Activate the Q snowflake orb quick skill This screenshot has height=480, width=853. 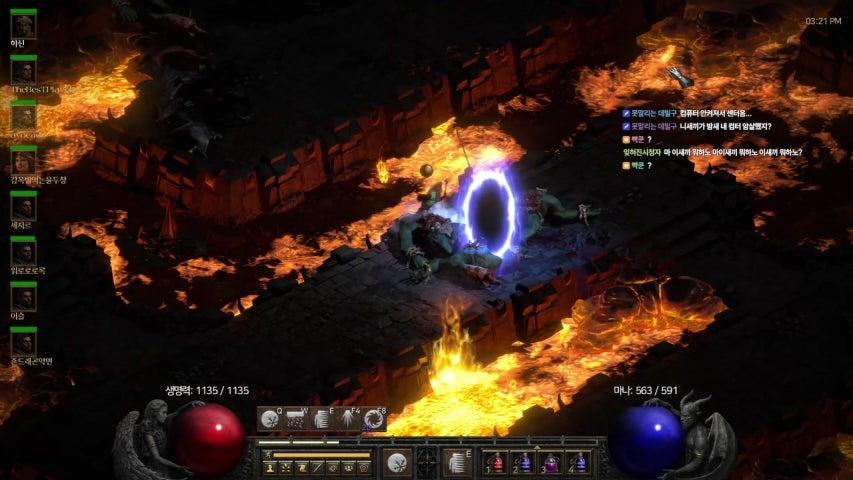[x=270, y=420]
